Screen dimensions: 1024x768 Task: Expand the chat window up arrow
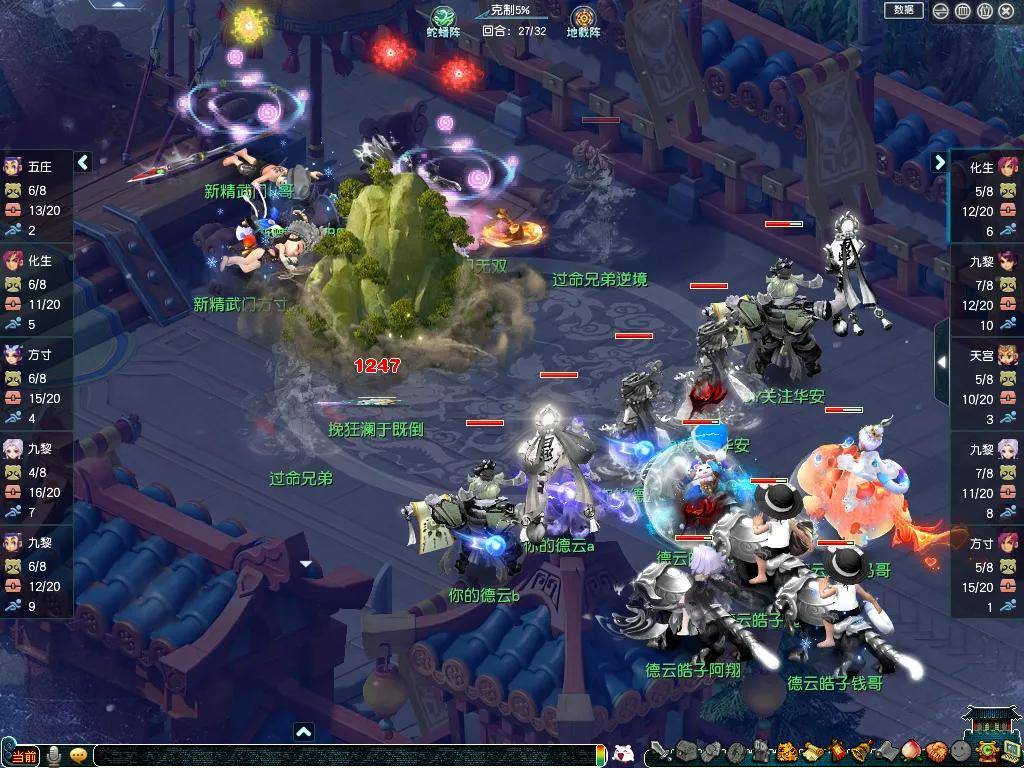(x=304, y=732)
